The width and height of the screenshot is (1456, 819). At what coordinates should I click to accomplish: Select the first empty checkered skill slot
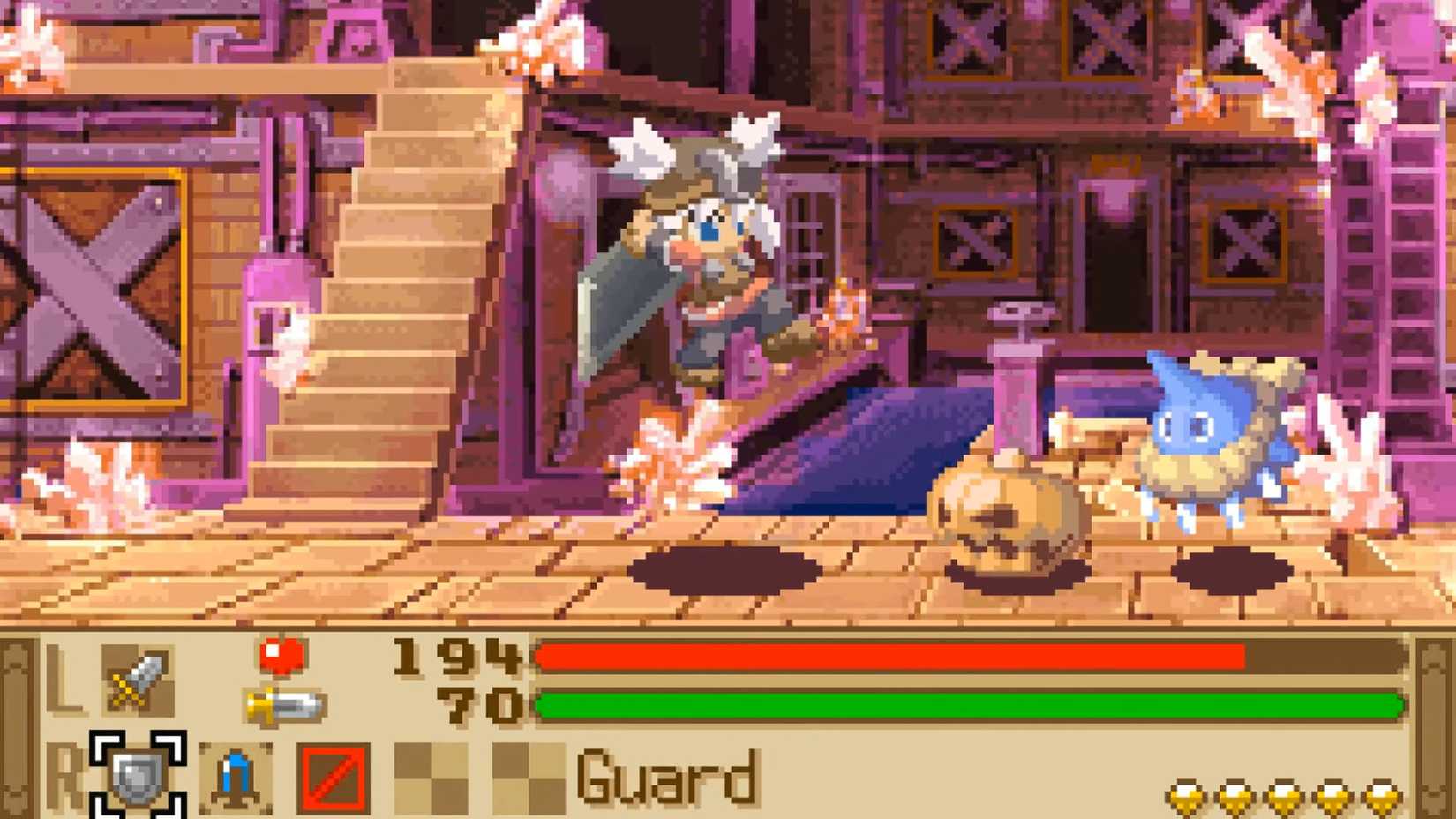430,777
